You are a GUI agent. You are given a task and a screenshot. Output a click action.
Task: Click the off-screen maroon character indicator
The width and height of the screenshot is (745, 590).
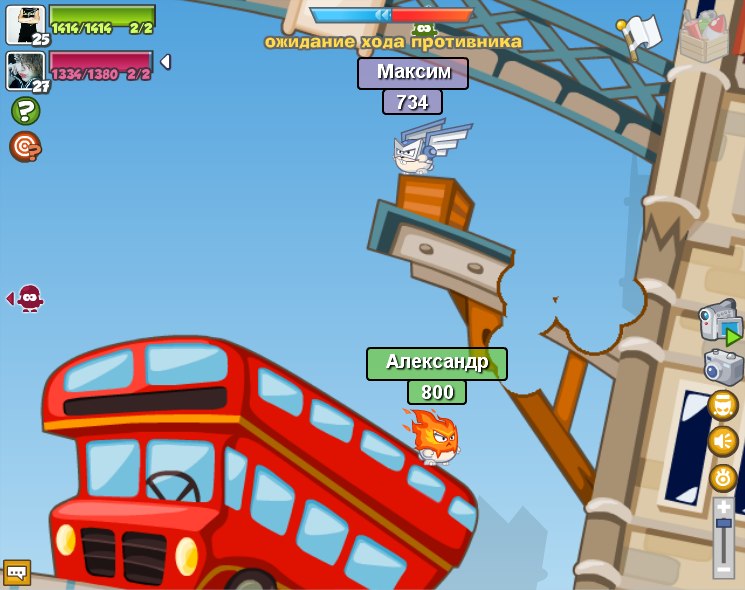coord(29,298)
